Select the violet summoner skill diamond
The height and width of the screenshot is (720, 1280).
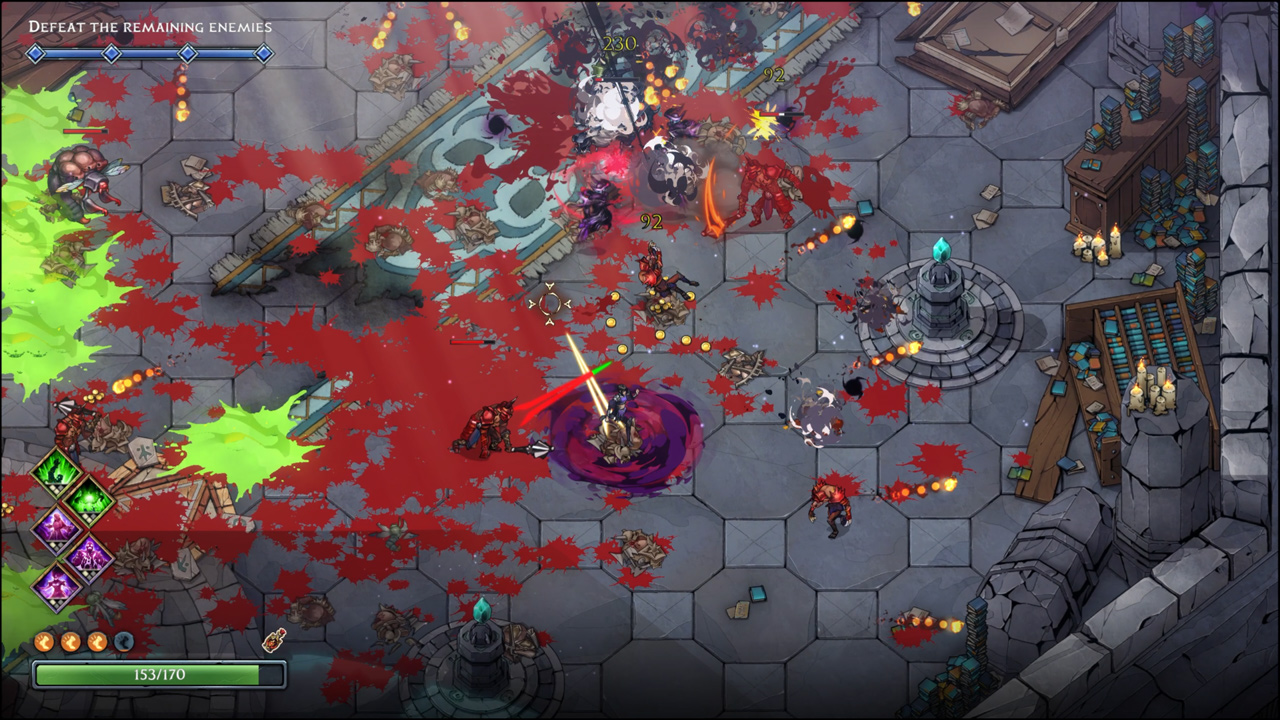click(87, 555)
